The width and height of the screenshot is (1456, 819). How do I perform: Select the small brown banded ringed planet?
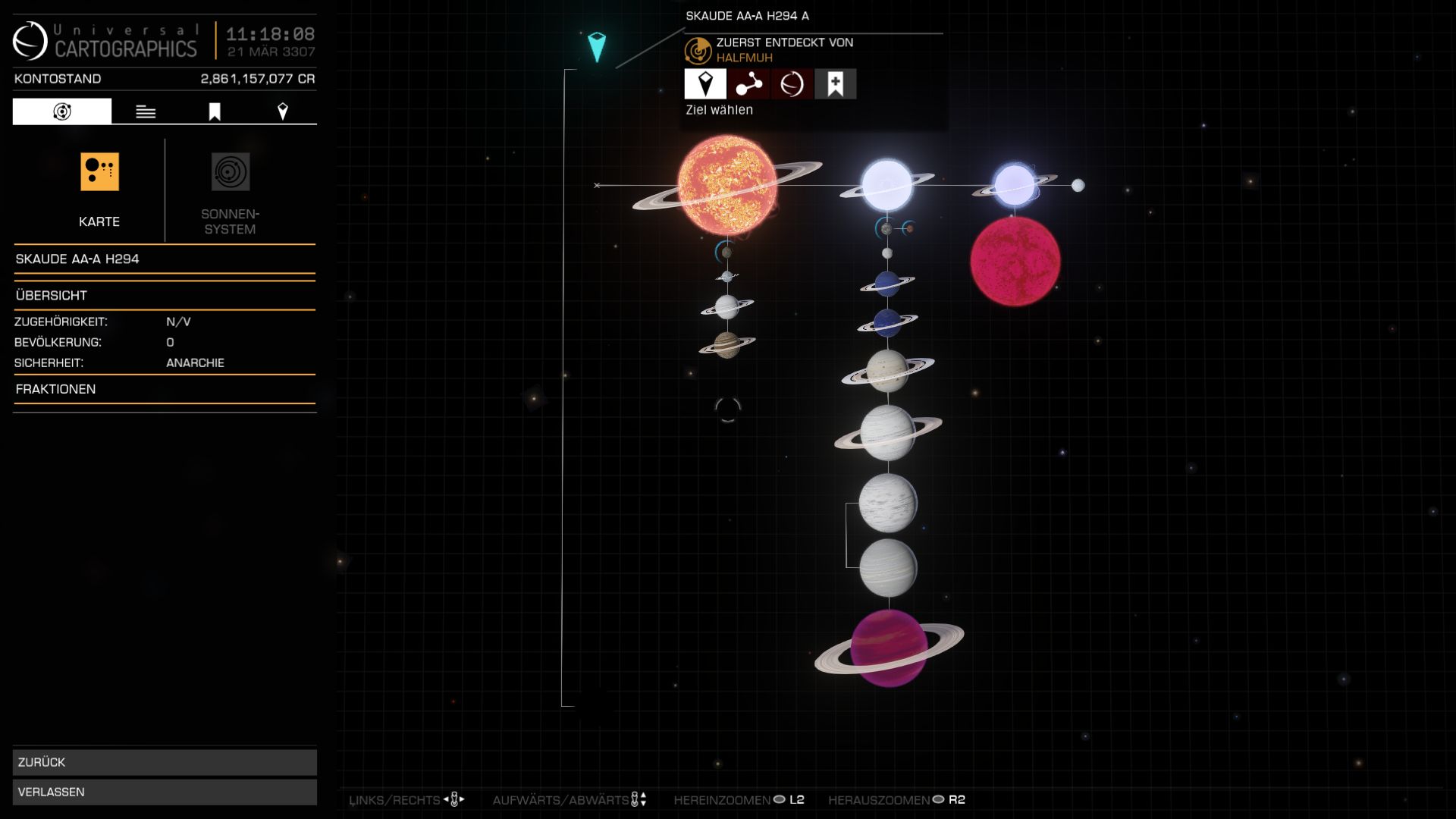click(726, 345)
